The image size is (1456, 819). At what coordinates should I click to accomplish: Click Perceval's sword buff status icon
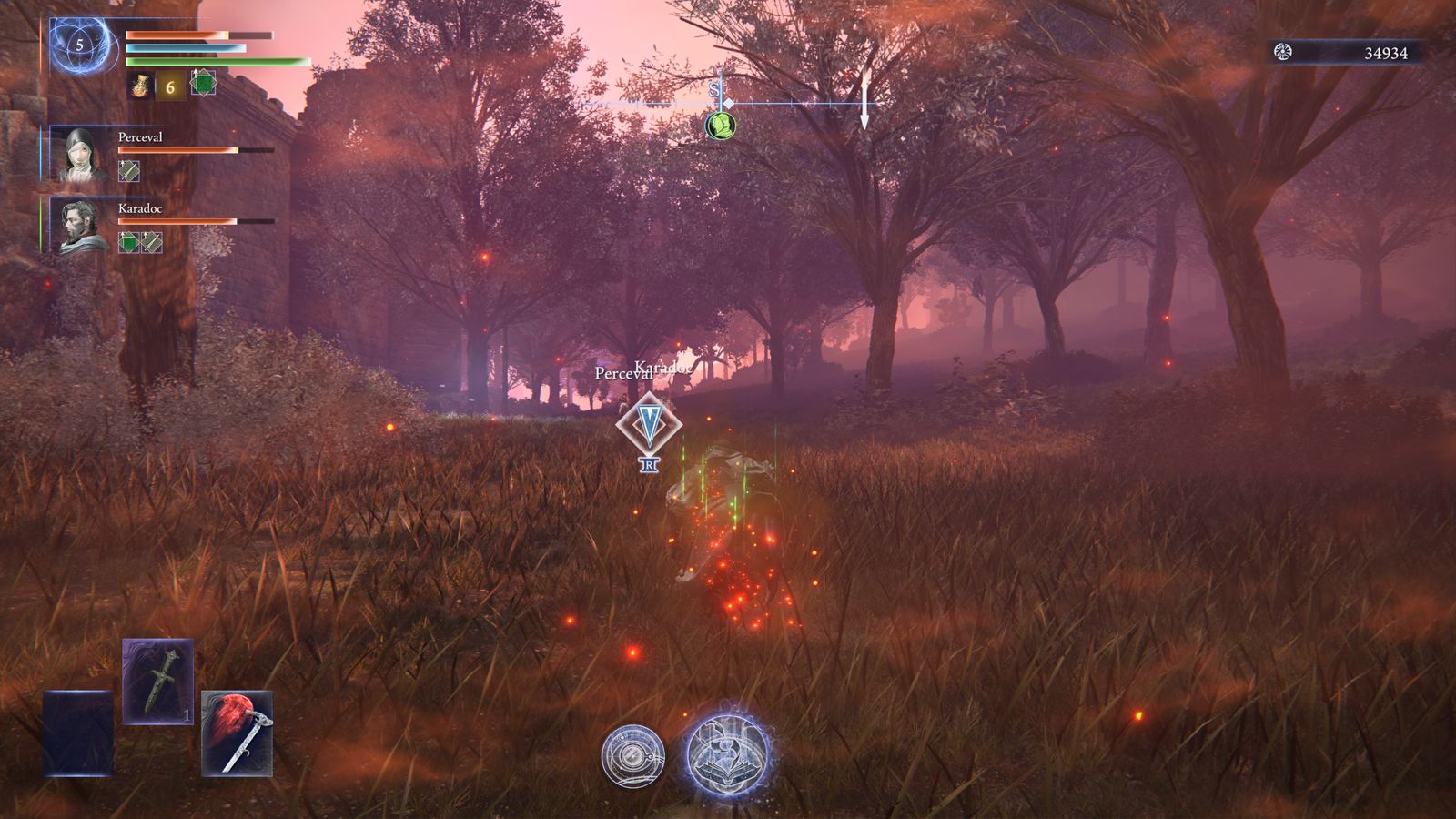[129, 170]
